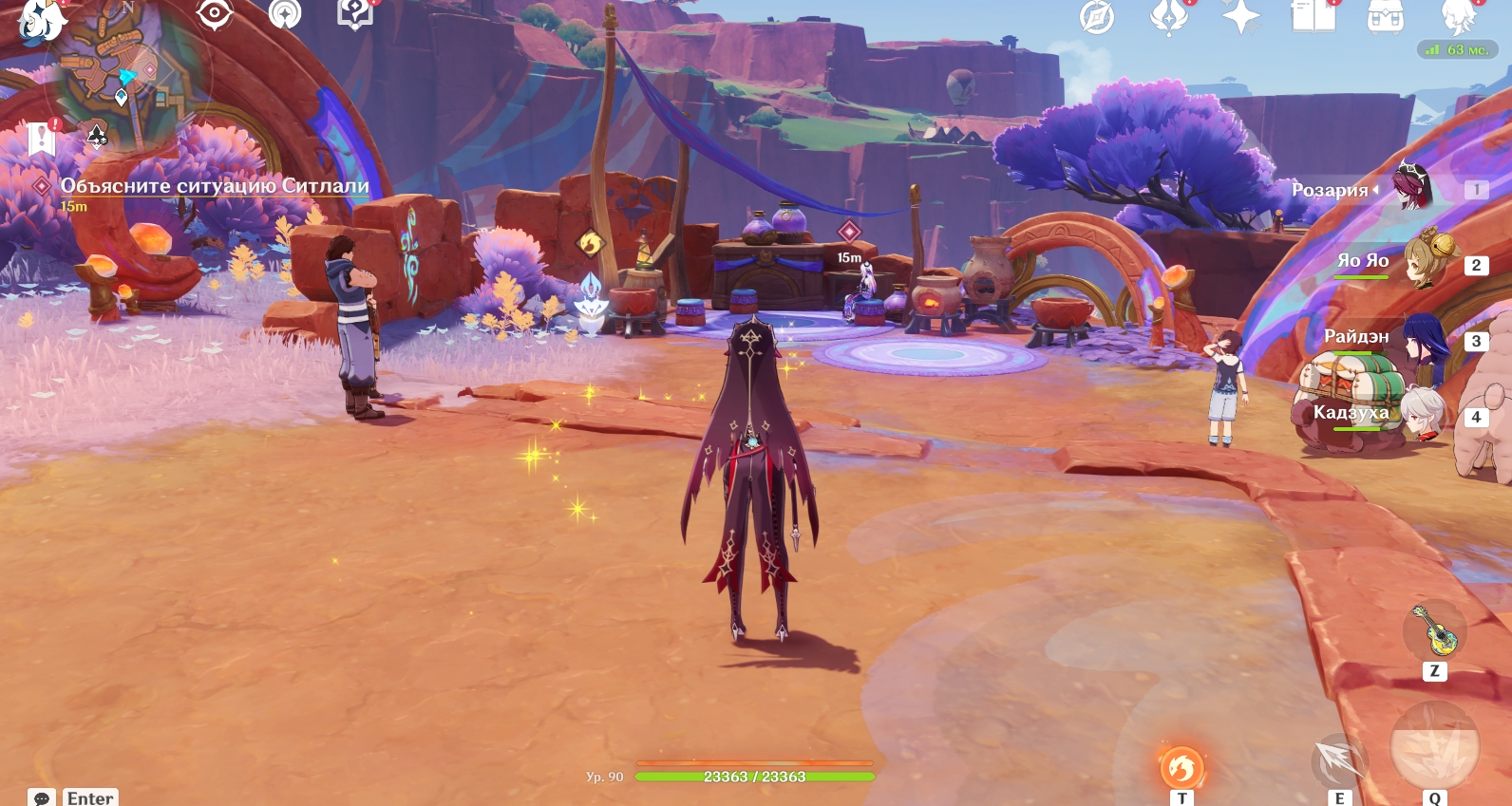Open the events compass icon
Viewport: 1512px width, 806px height.
point(1097,17)
